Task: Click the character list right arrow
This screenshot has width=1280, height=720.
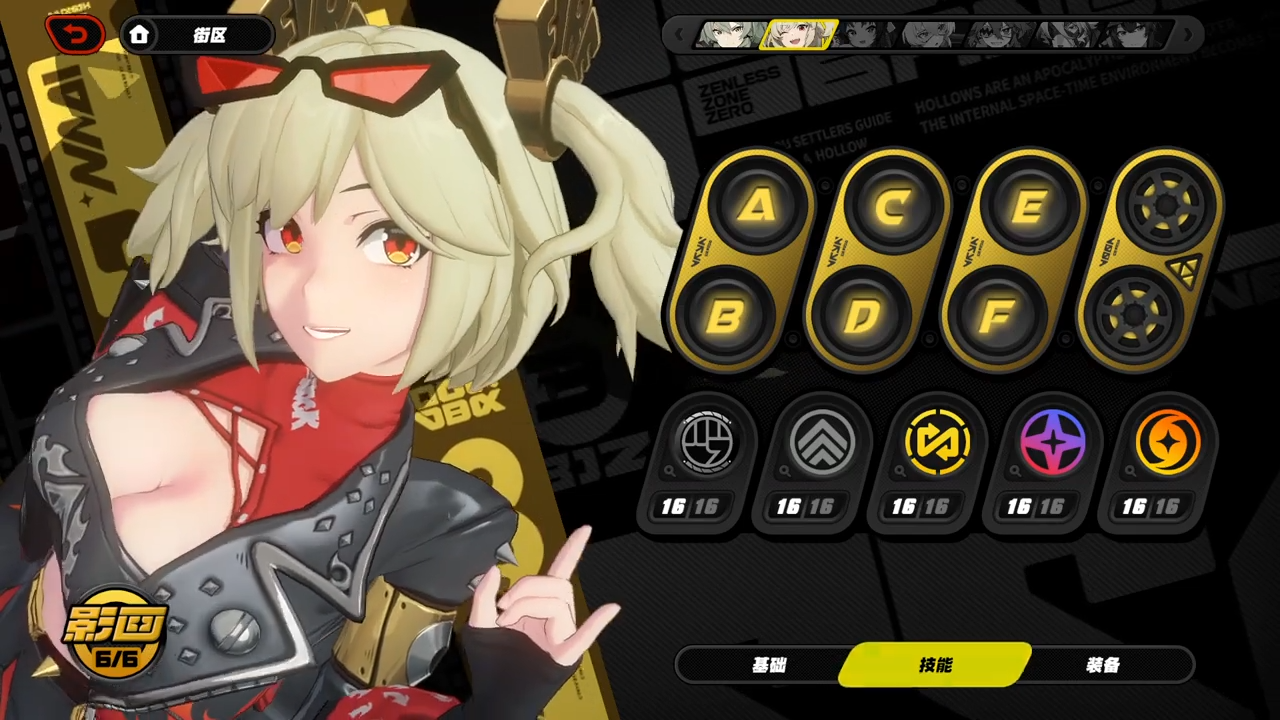Action: click(1189, 35)
